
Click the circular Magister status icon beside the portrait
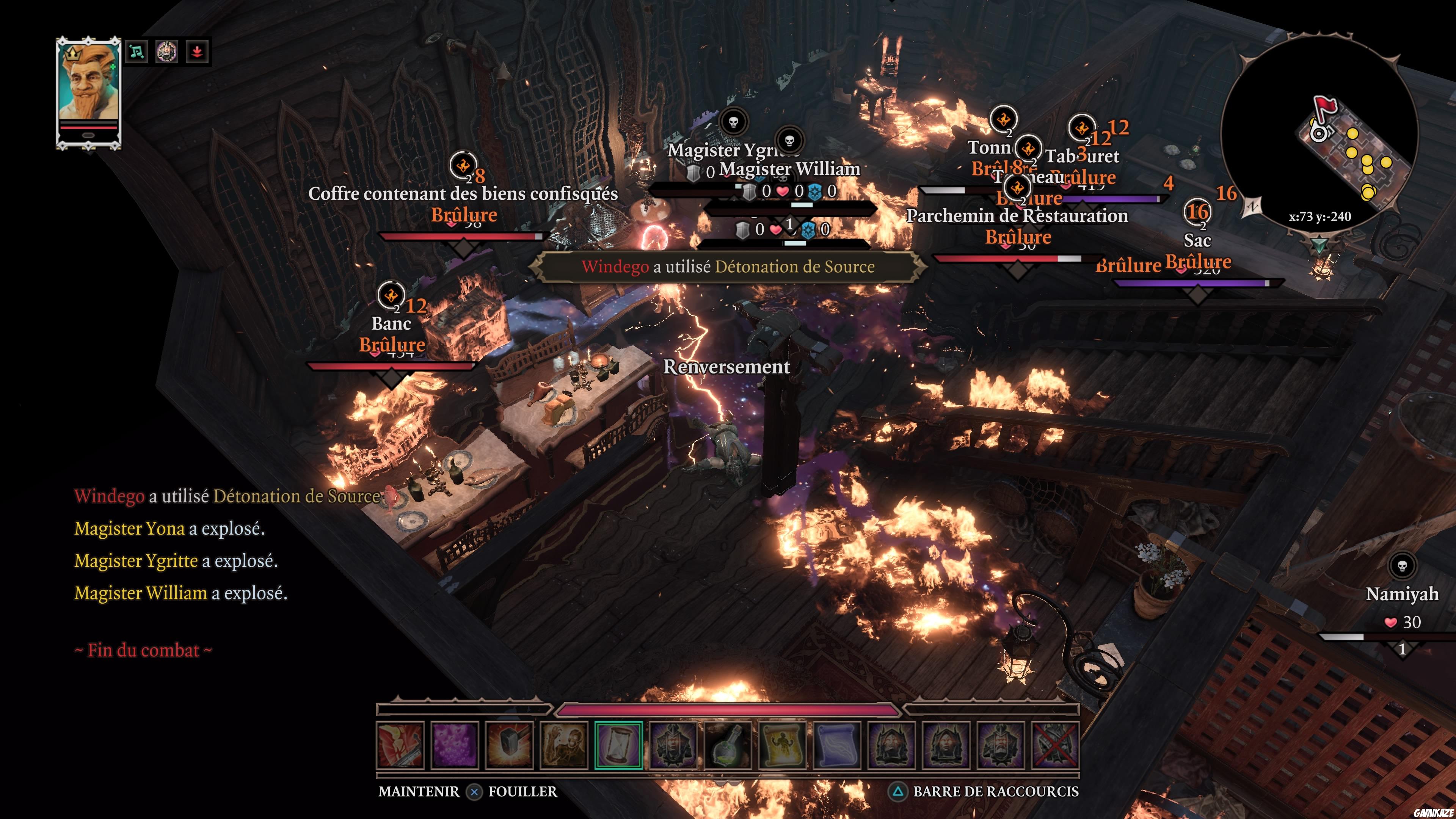(167, 52)
